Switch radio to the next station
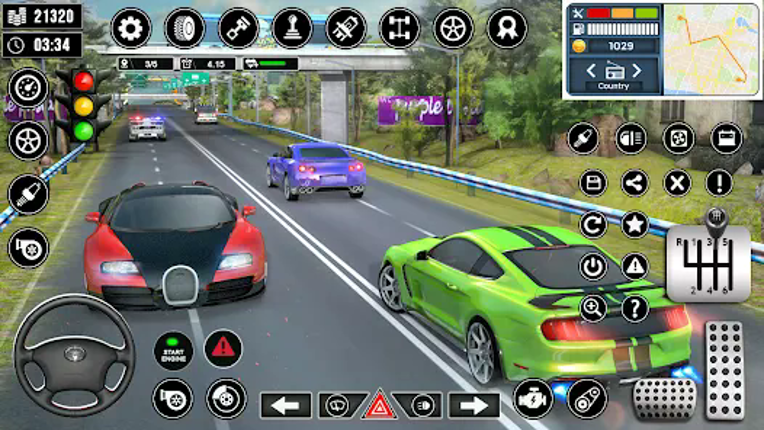The image size is (764, 430). pos(637,70)
